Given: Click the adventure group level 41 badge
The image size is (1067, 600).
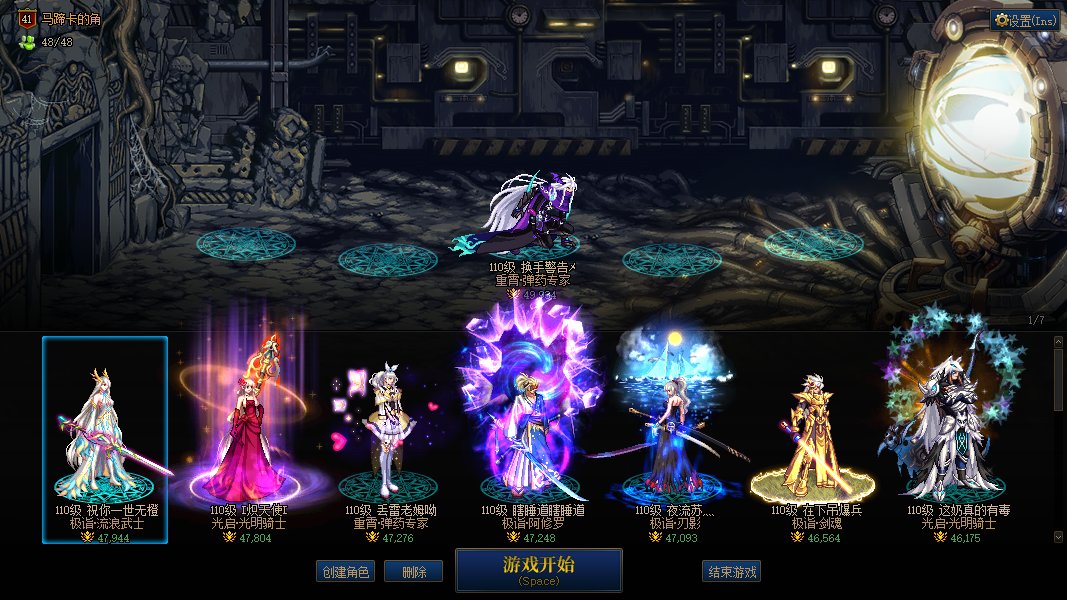Looking at the screenshot, I should [27, 18].
